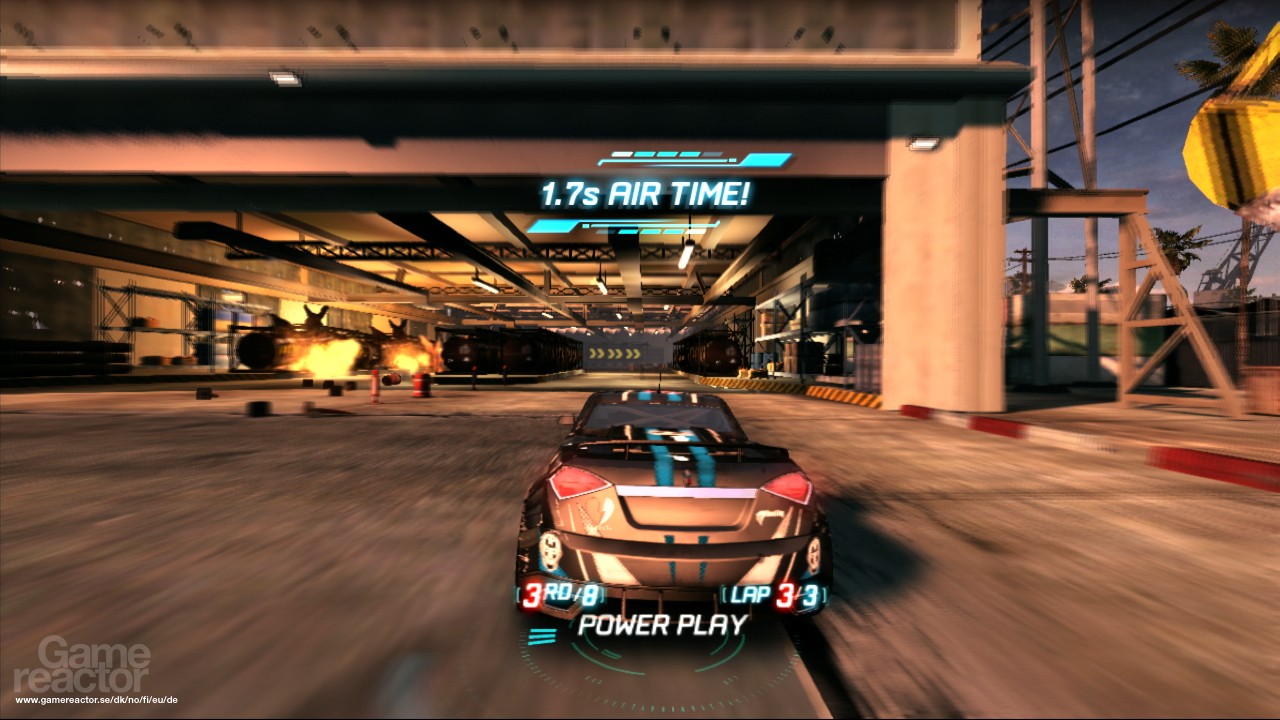The height and width of the screenshot is (720, 1280).
Task: Click the blue /8 racer count indicator
Action: coord(590,593)
